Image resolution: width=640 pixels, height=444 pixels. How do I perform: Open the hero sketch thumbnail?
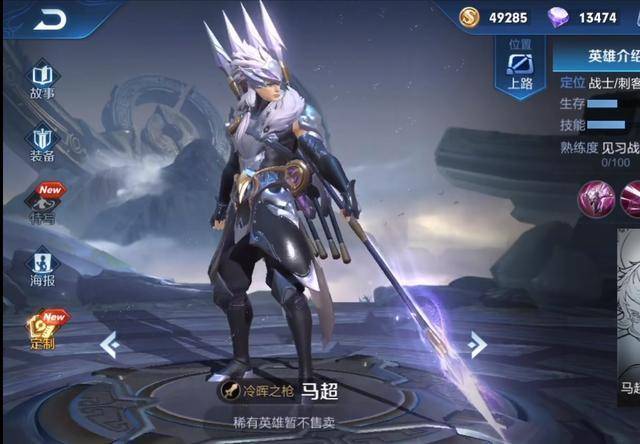629,310
